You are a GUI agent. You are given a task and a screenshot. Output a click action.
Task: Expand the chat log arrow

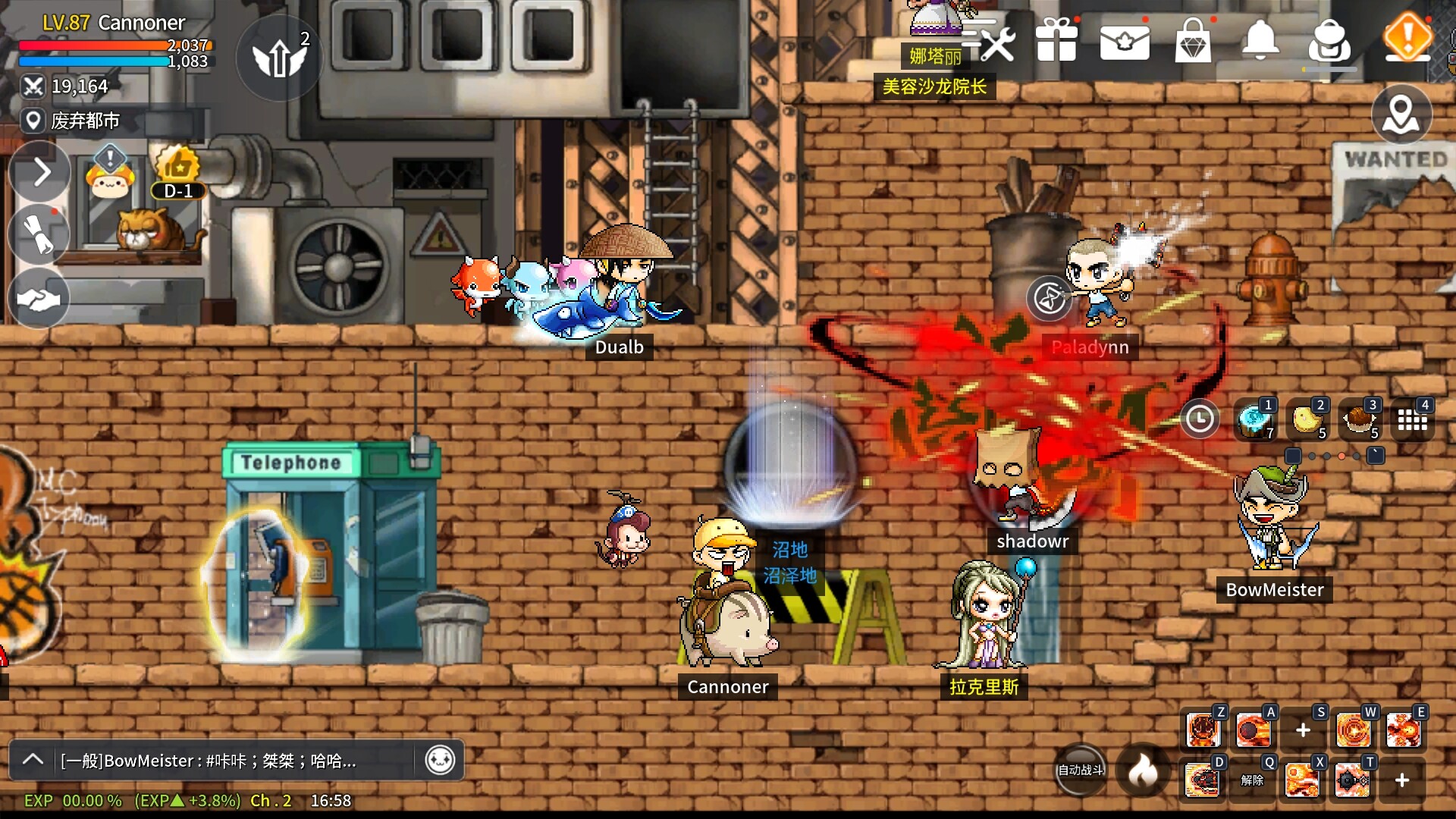point(33,759)
